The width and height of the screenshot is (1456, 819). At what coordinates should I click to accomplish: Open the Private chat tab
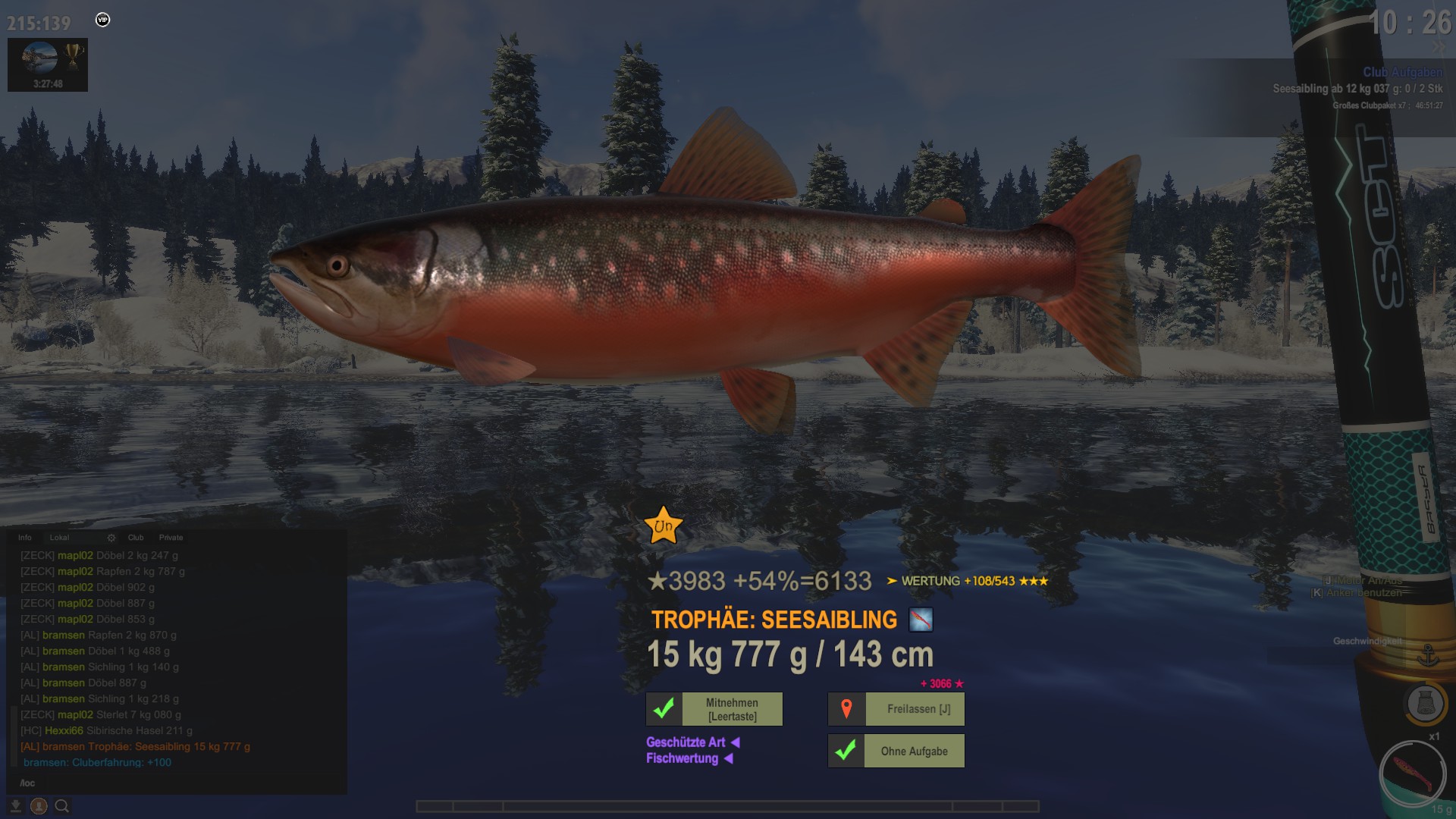171,538
